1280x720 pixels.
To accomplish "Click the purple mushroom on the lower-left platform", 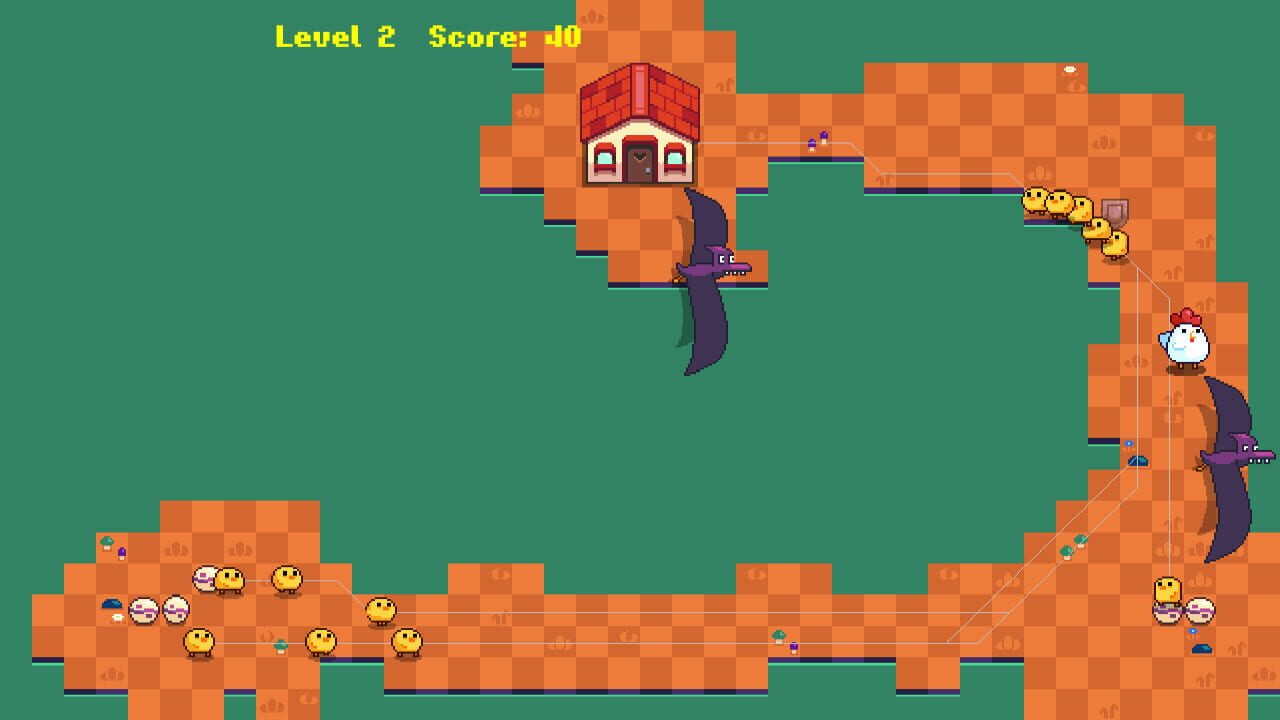I will click(122, 553).
